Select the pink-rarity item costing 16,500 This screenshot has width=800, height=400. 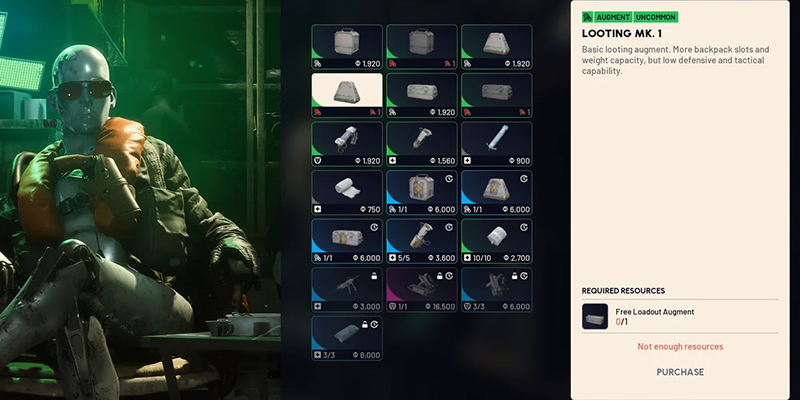point(421,288)
